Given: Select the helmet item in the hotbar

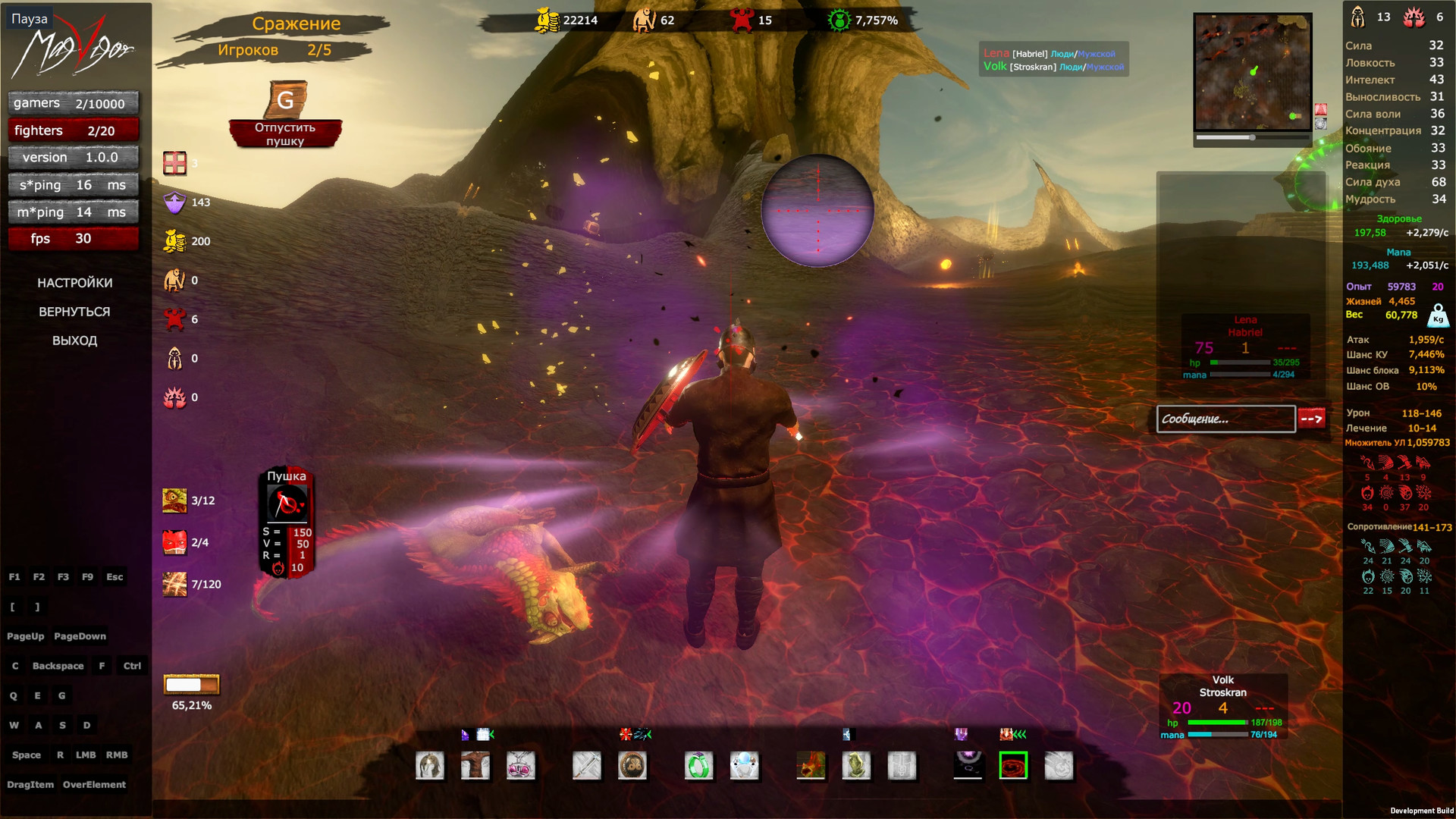Looking at the screenshot, I should pos(430,766).
